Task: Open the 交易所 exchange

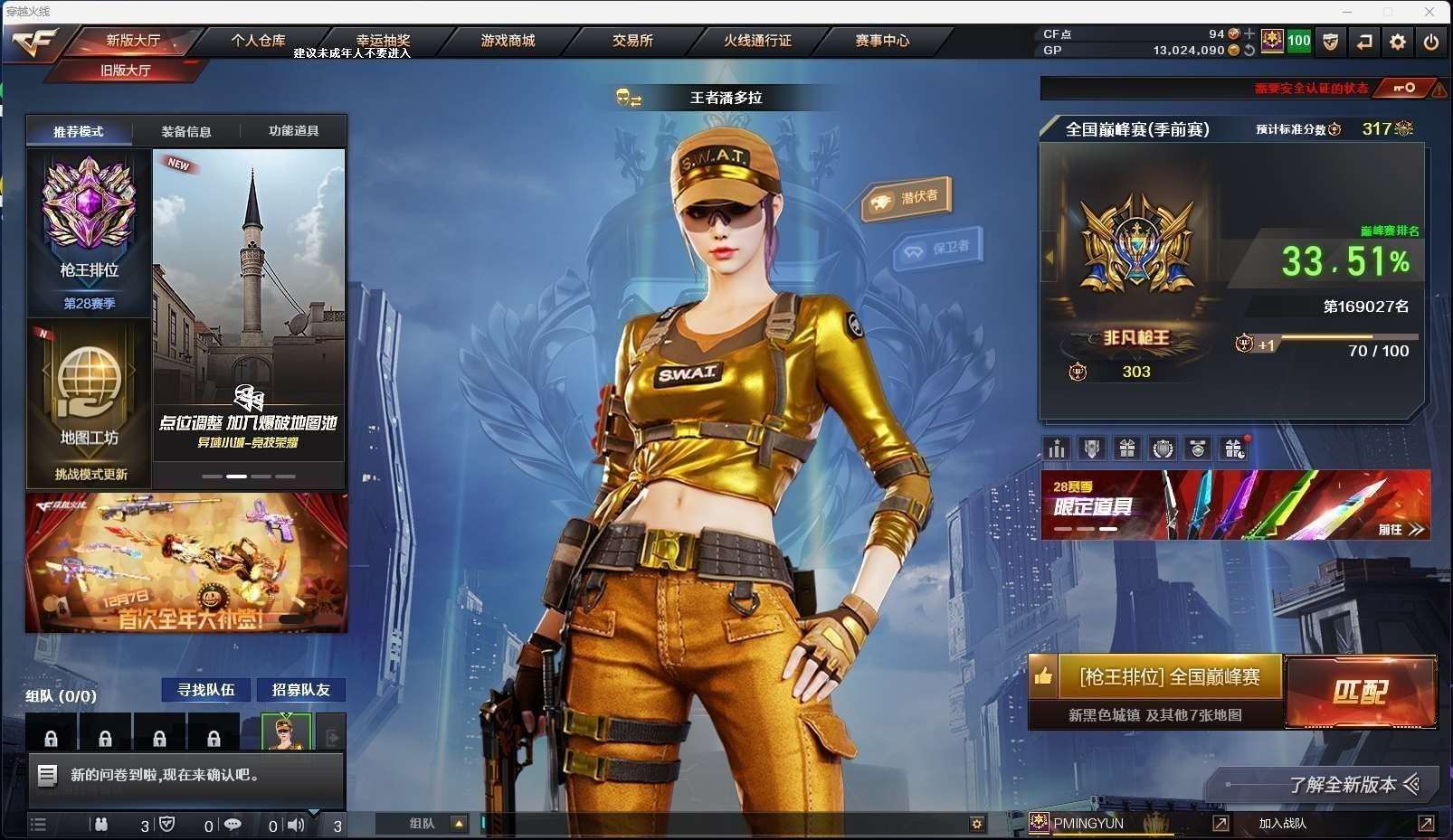Action: tap(632, 41)
